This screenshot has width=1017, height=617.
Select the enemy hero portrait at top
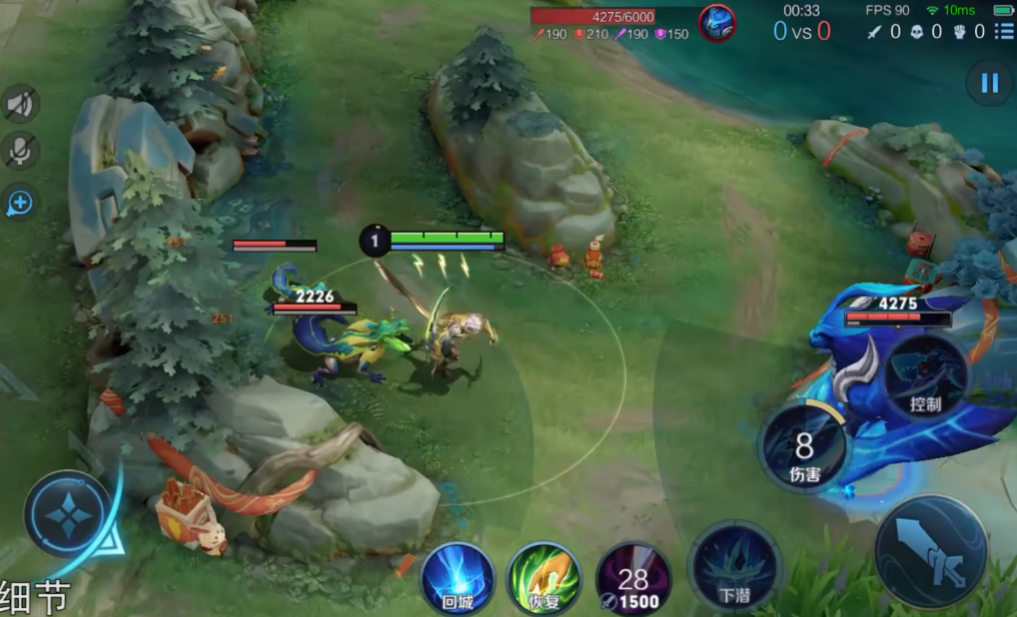(x=716, y=23)
